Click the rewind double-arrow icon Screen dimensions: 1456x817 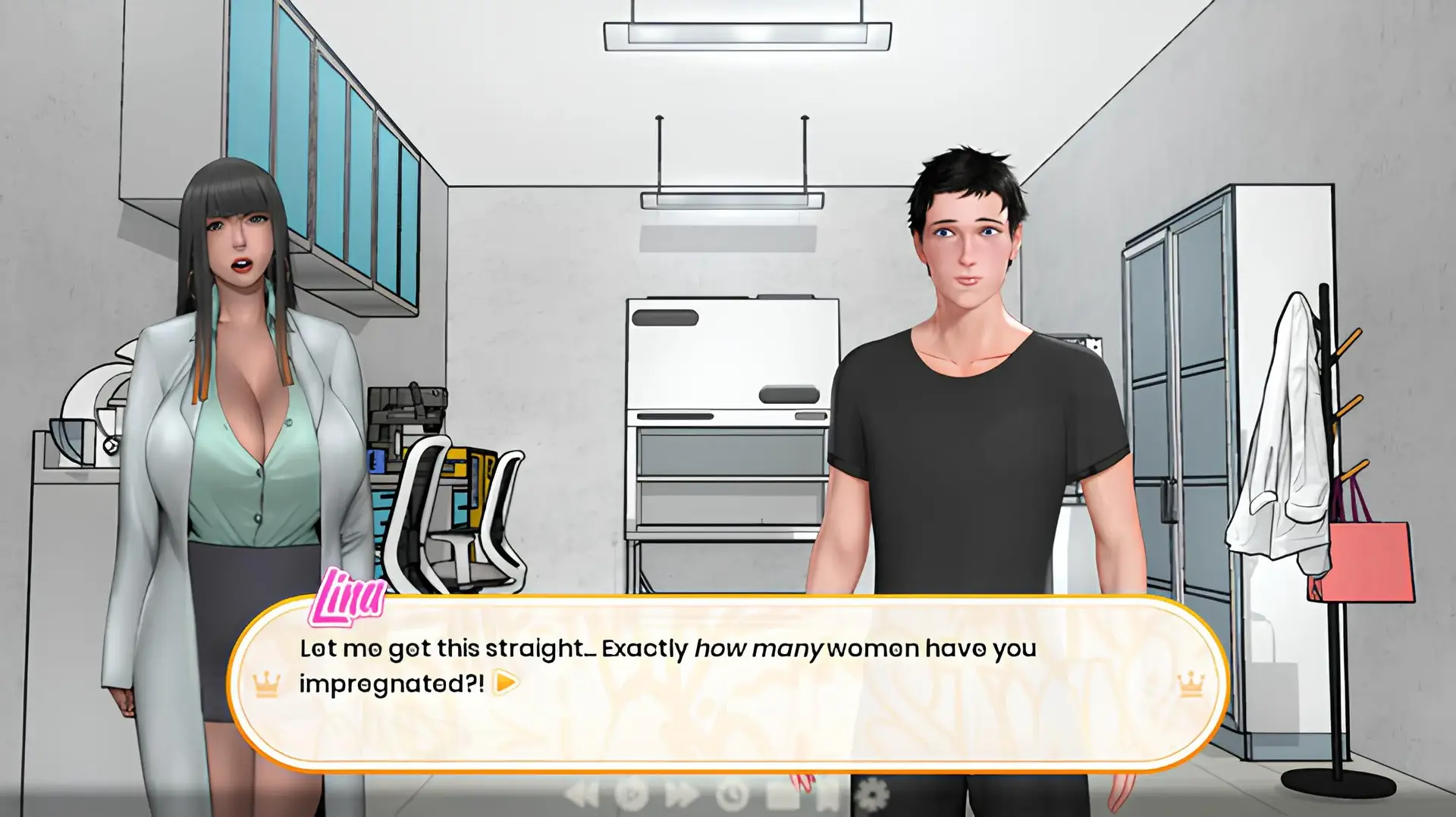(x=582, y=795)
